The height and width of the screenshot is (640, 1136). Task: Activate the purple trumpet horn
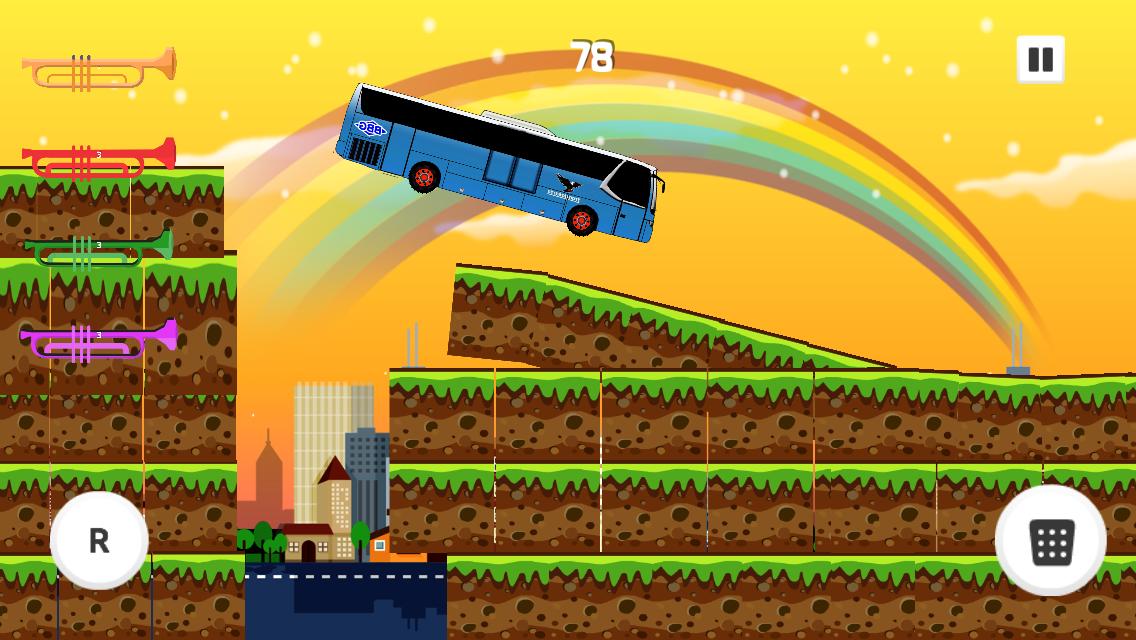(x=98, y=340)
